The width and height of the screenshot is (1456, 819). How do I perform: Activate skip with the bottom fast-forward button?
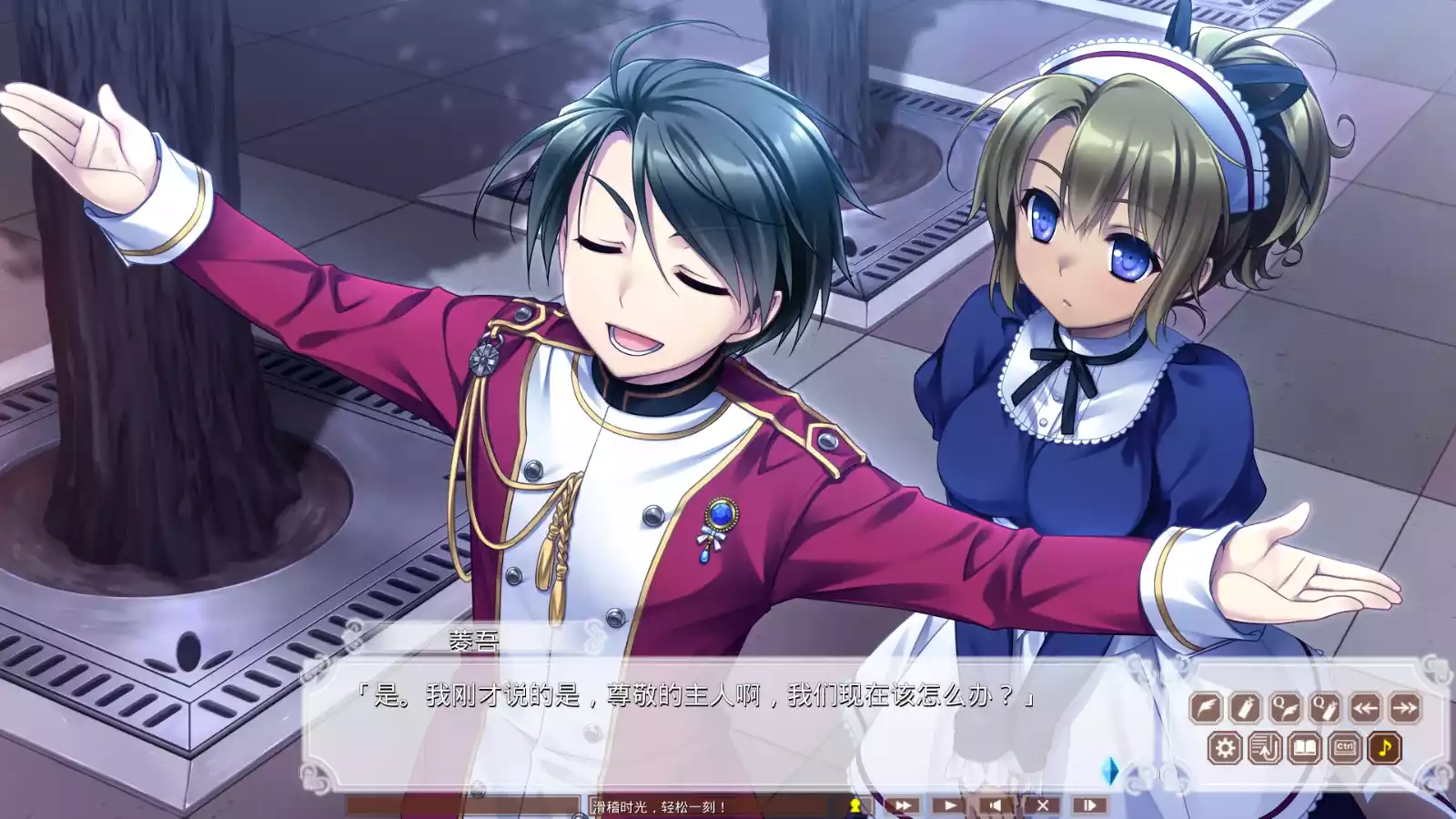903,805
